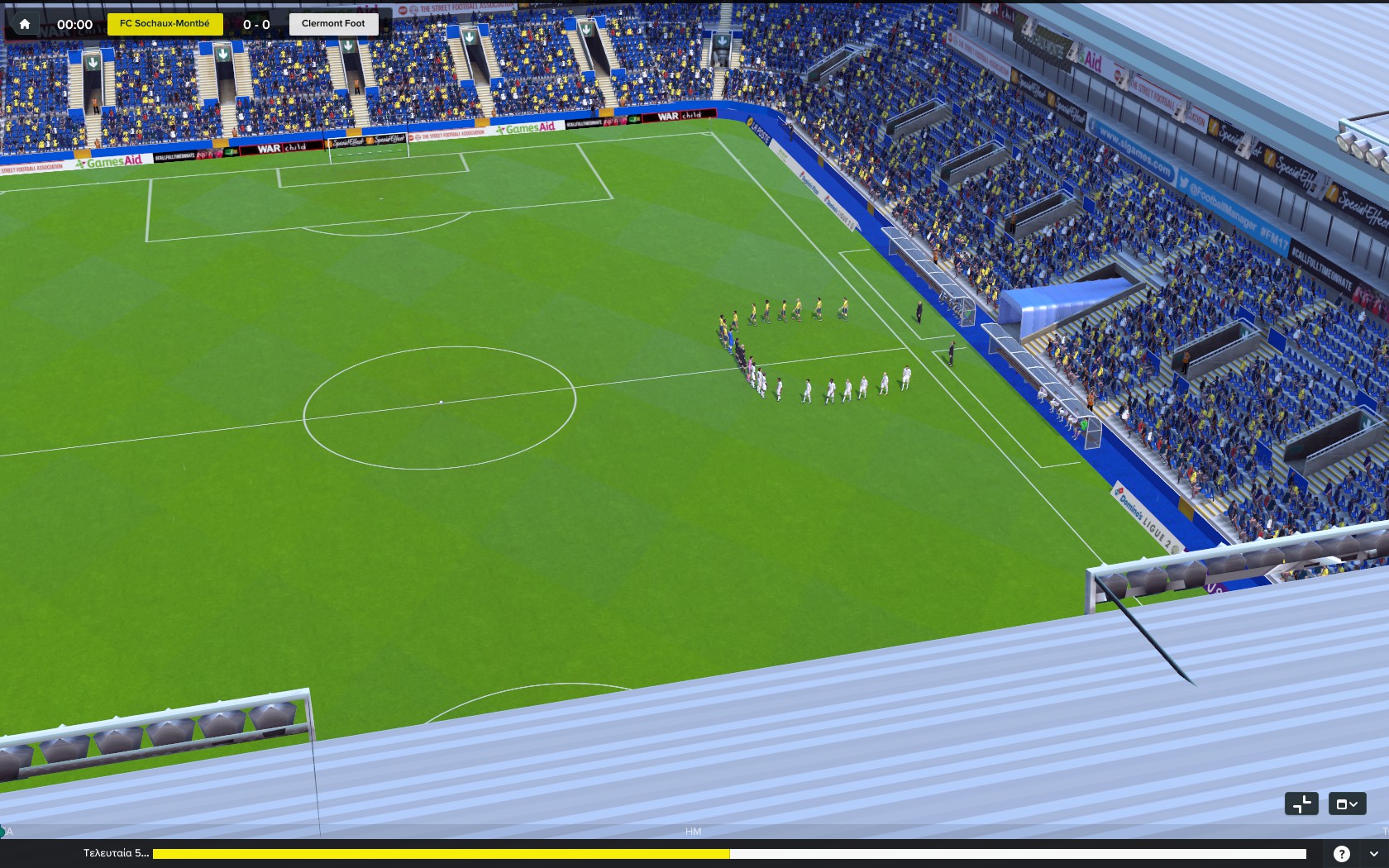Open the question mark help button

coord(1342,854)
